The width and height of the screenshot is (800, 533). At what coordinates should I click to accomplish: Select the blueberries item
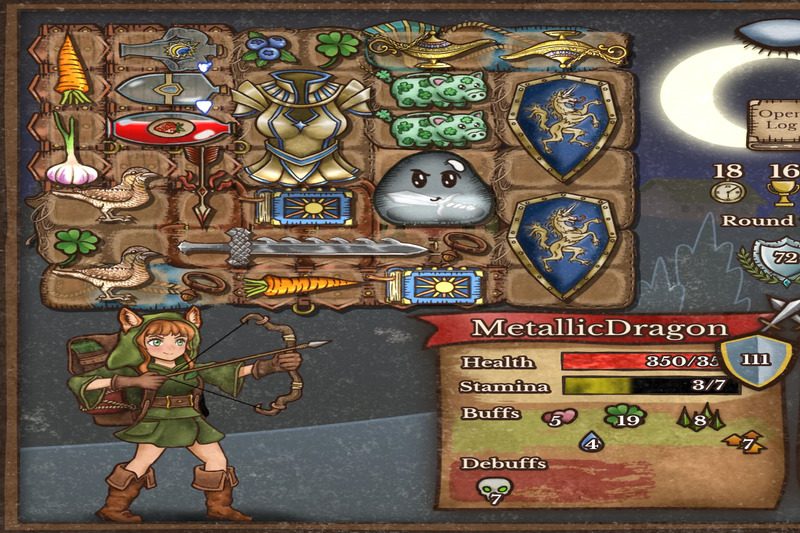pos(265,48)
